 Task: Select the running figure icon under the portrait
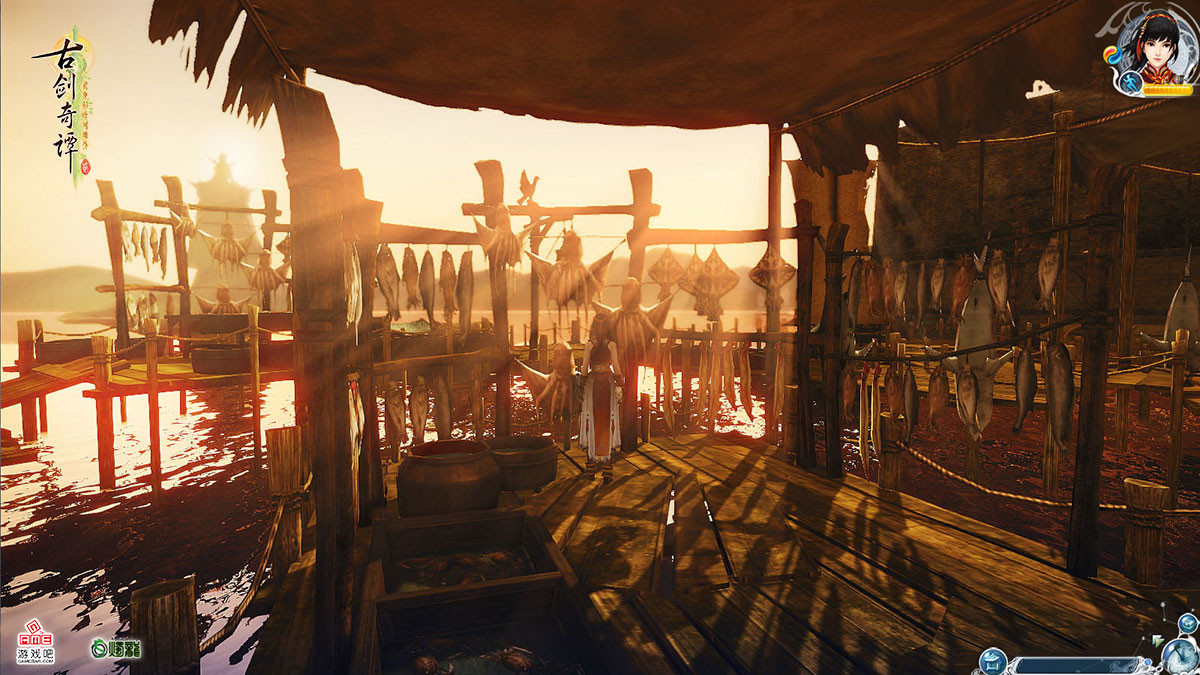[x=1129, y=83]
